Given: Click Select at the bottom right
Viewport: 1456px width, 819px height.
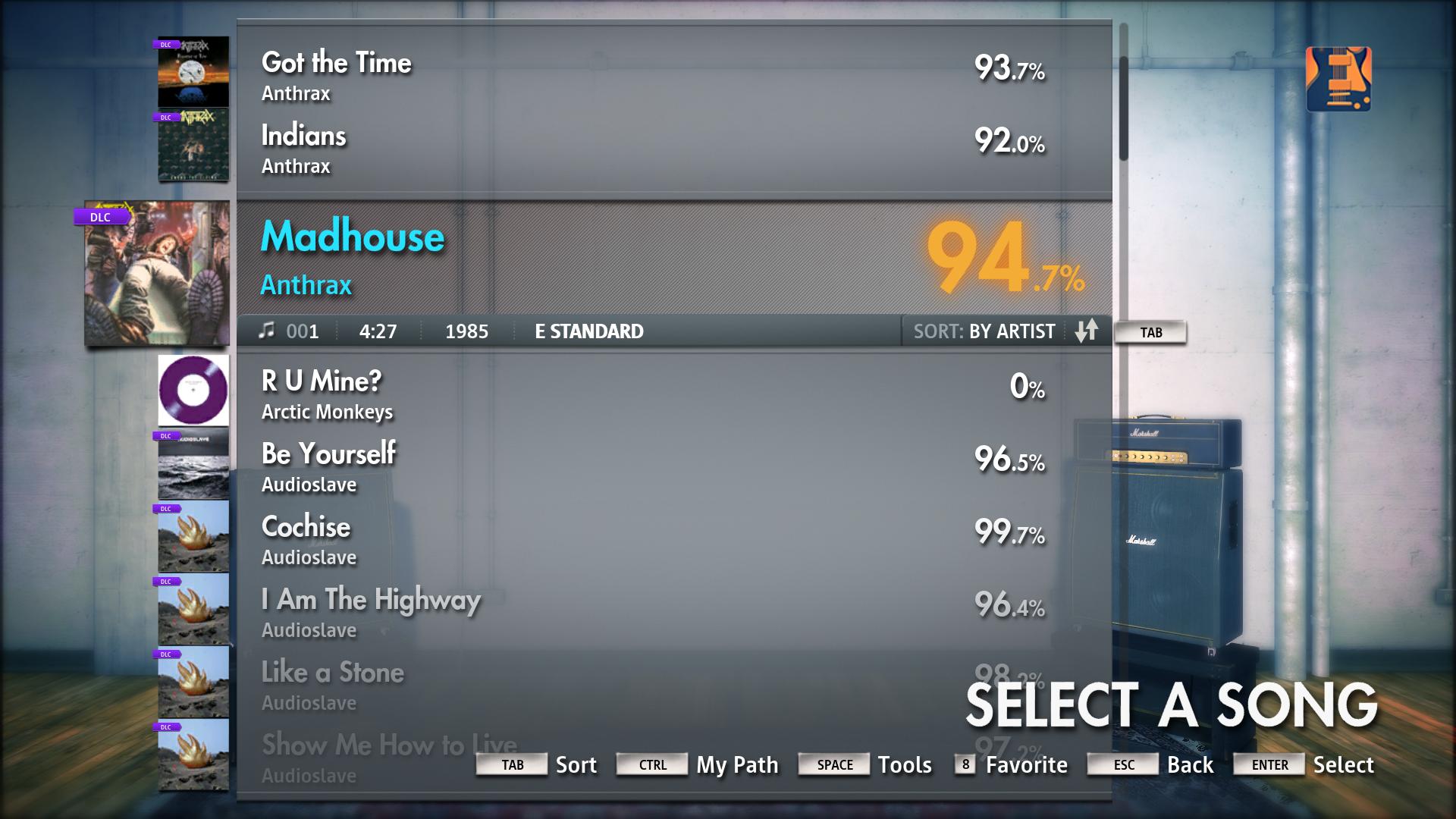Looking at the screenshot, I should [1344, 765].
